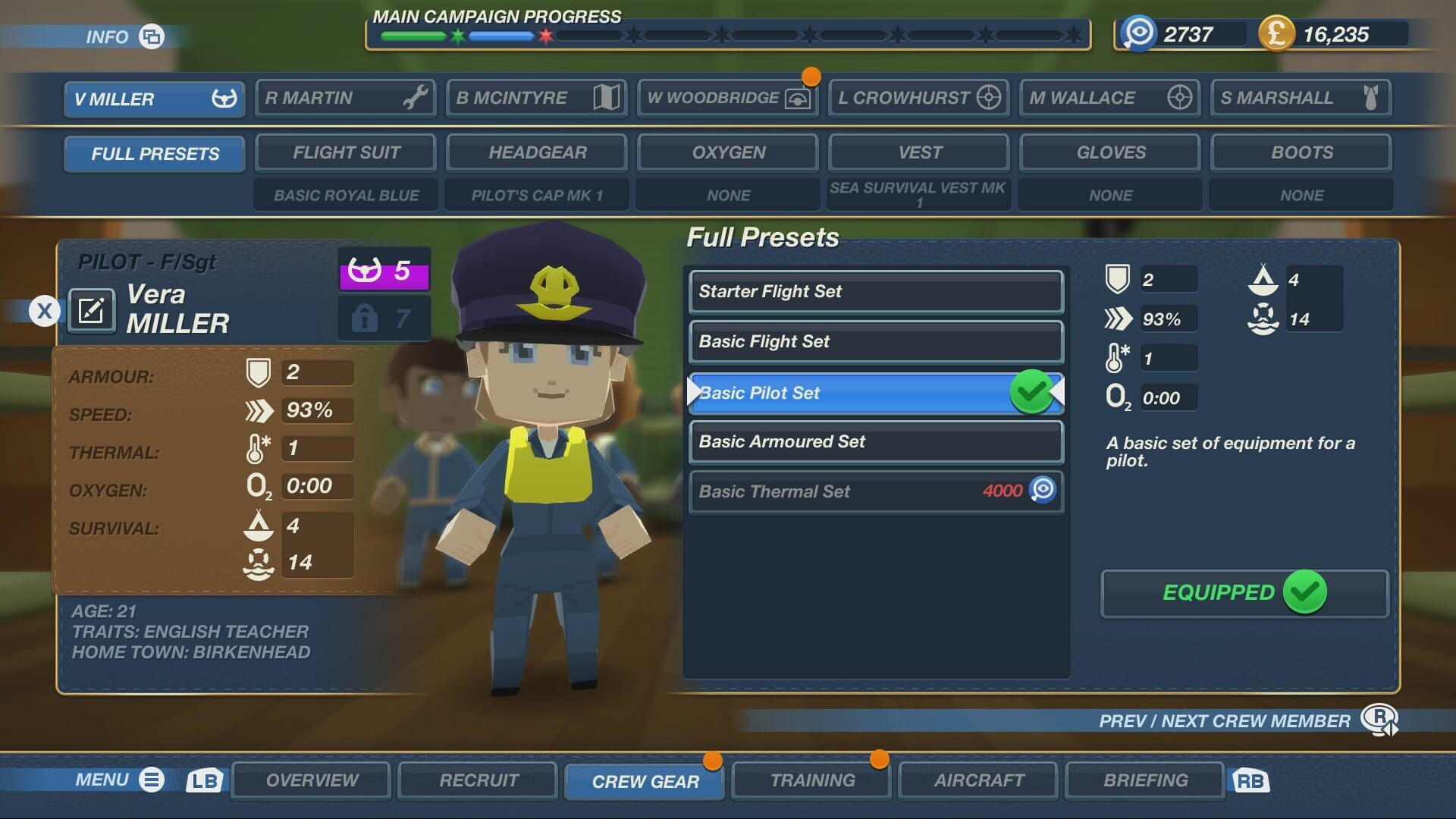Click the intel magnifier icon near 2737

tap(1137, 33)
